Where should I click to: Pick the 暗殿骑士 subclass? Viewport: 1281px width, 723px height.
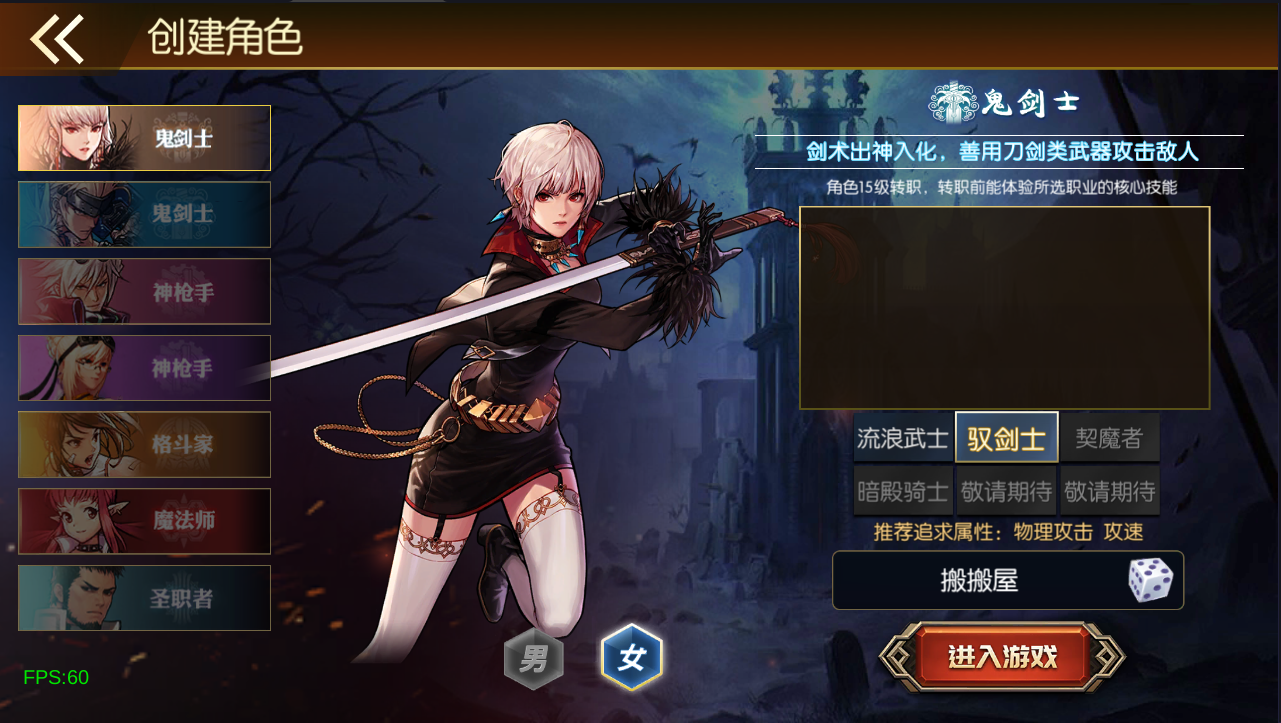[900, 489]
